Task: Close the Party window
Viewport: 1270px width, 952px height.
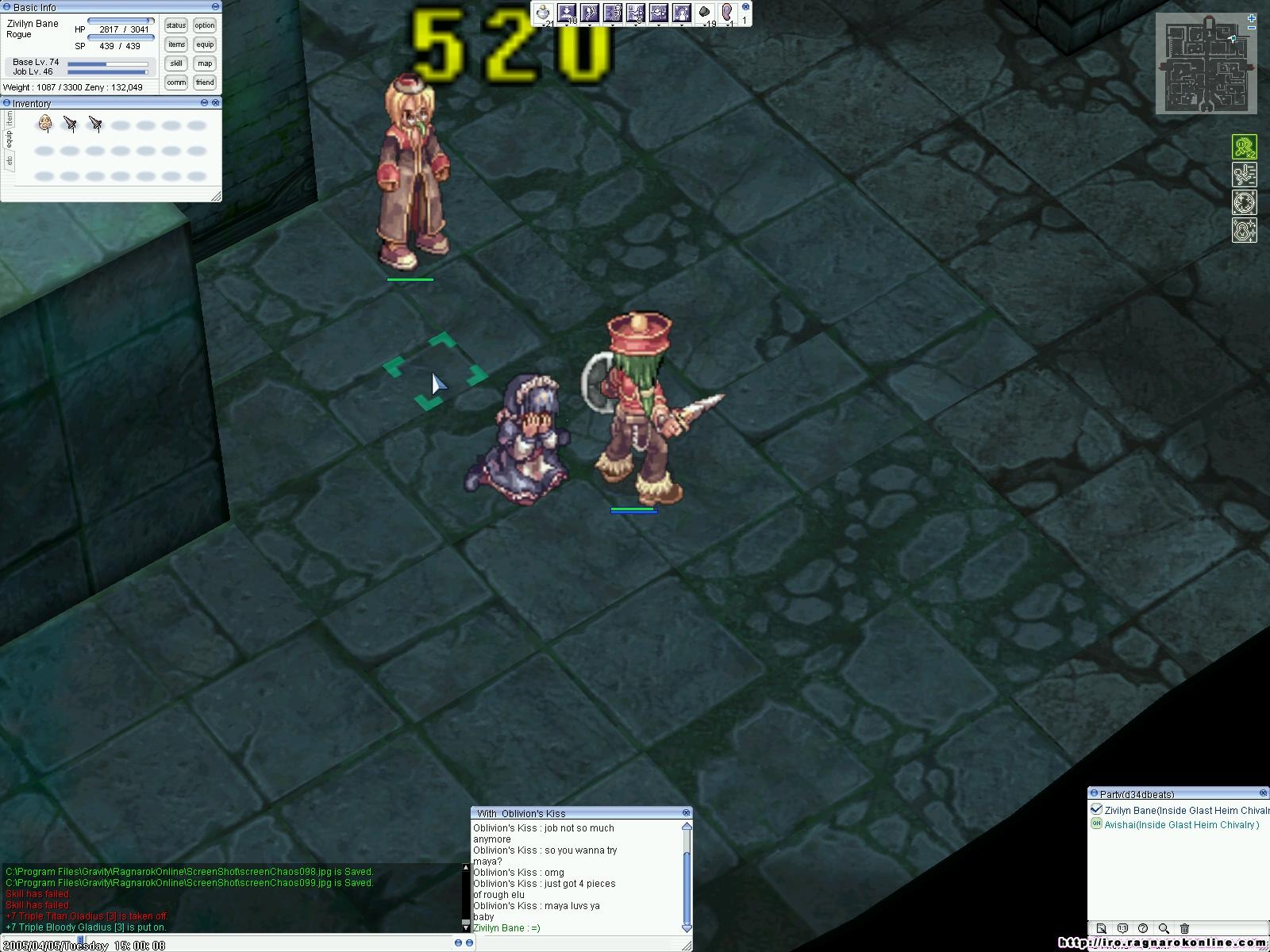Action: (1263, 793)
